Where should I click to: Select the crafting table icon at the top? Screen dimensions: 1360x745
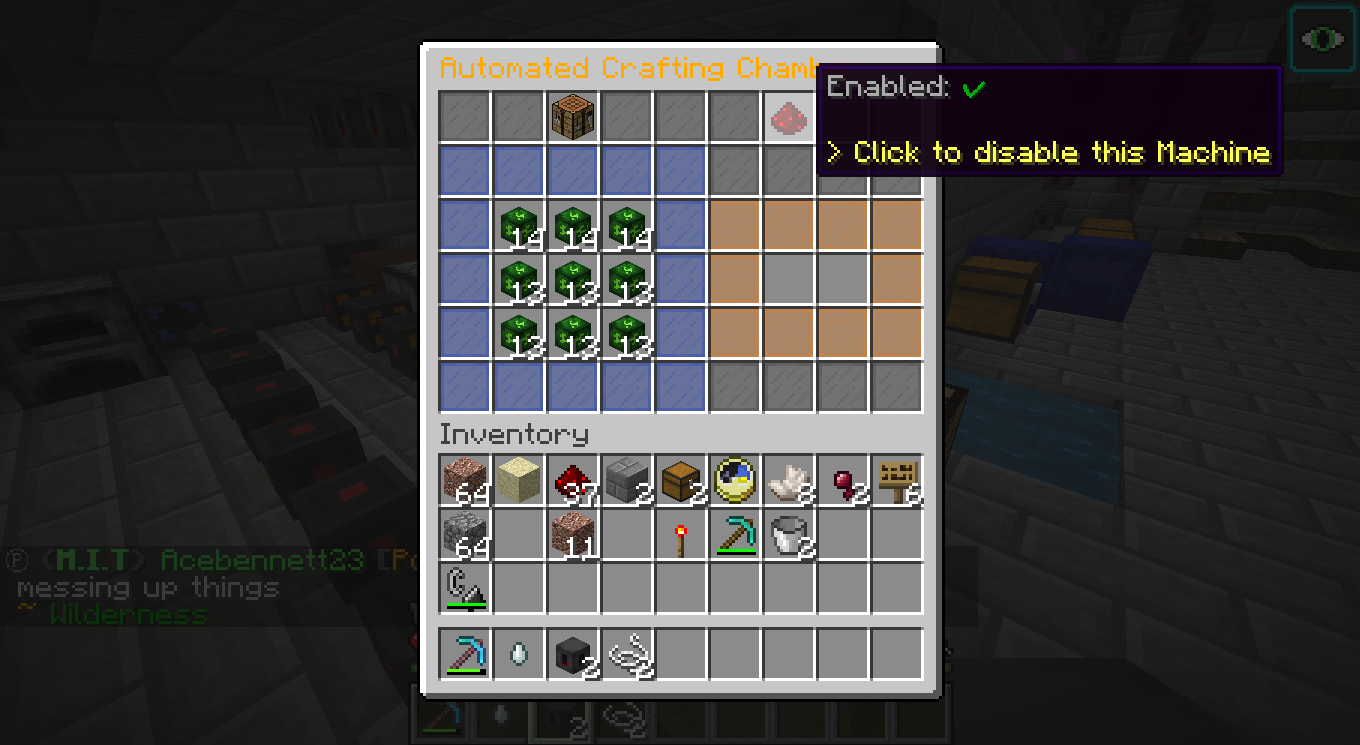(x=573, y=115)
